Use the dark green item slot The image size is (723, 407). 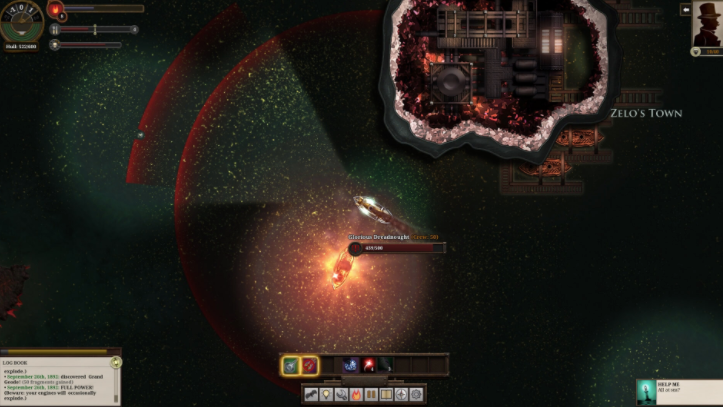386,366
